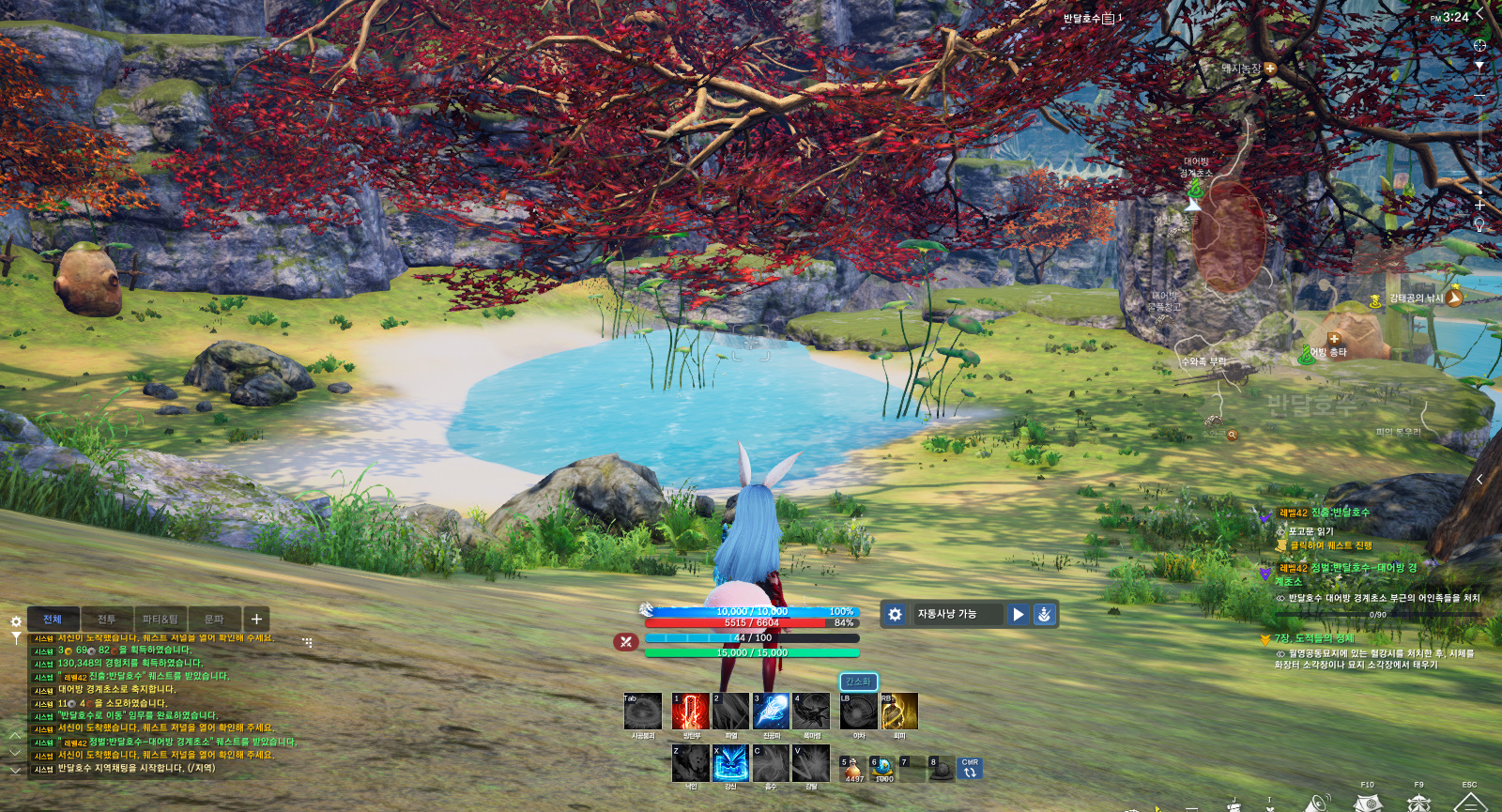Activate the blue 강신 skill
Screen dimensions: 1502x812
[x=730, y=763]
